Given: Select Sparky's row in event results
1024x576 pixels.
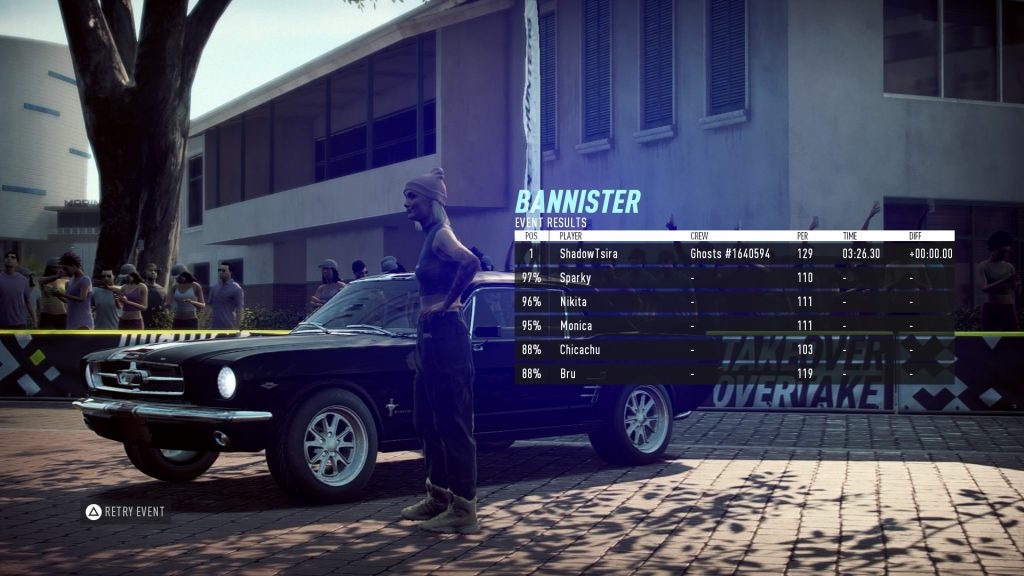Looking at the screenshot, I should (734, 278).
